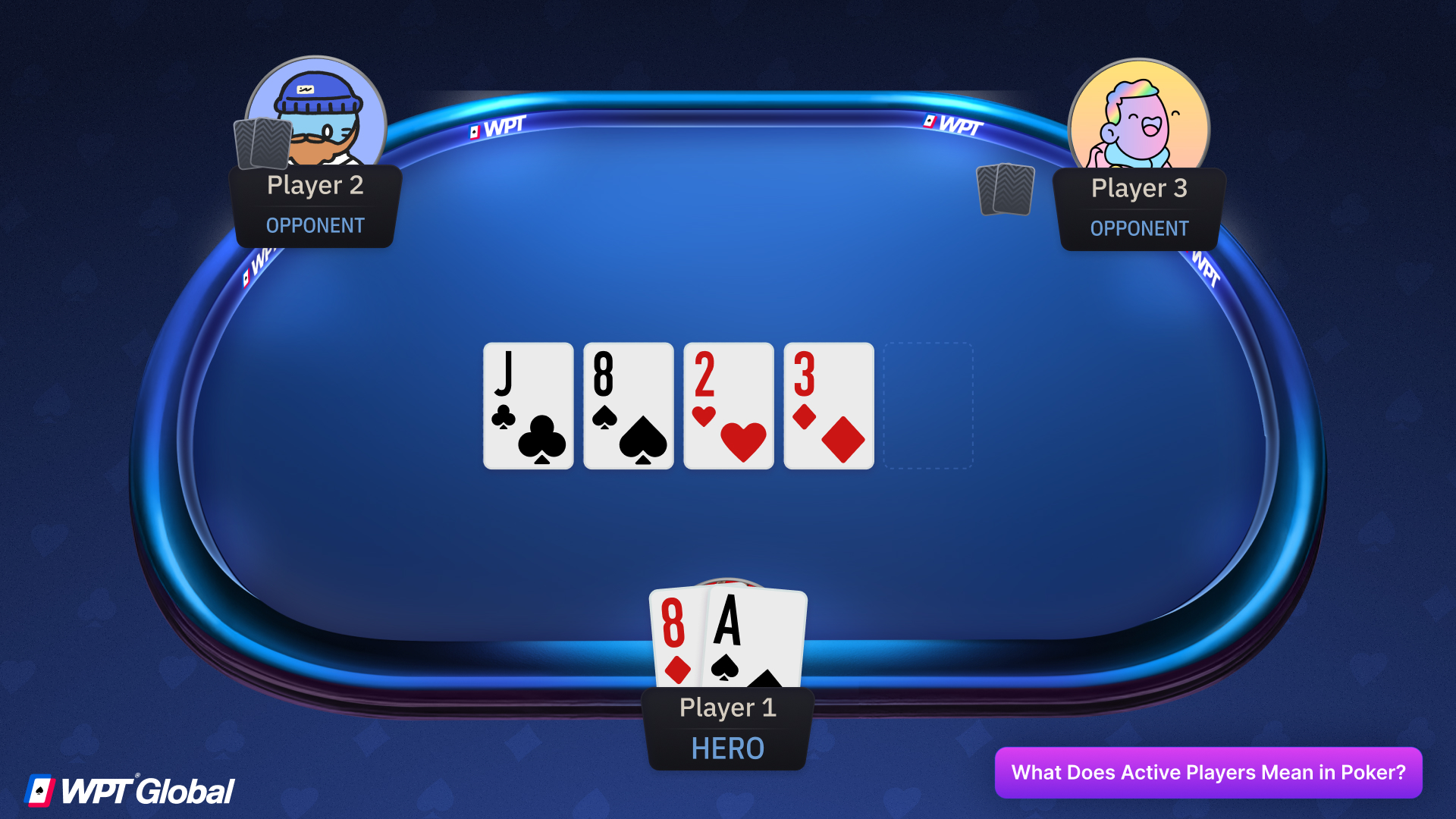Select the 2 of hearts community card
This screenshot has height=819, width=1456.
click(x=728, y=406)
